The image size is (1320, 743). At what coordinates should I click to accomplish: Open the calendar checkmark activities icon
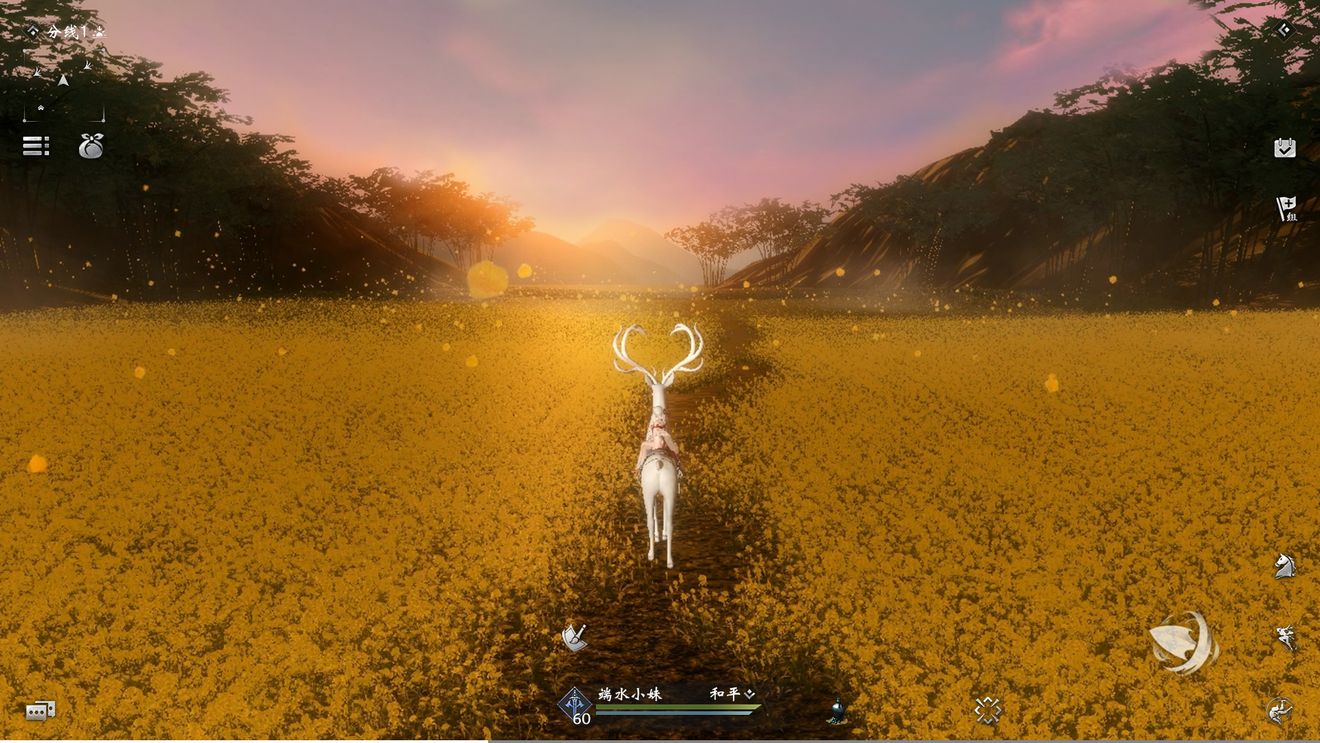[1285, 148]
